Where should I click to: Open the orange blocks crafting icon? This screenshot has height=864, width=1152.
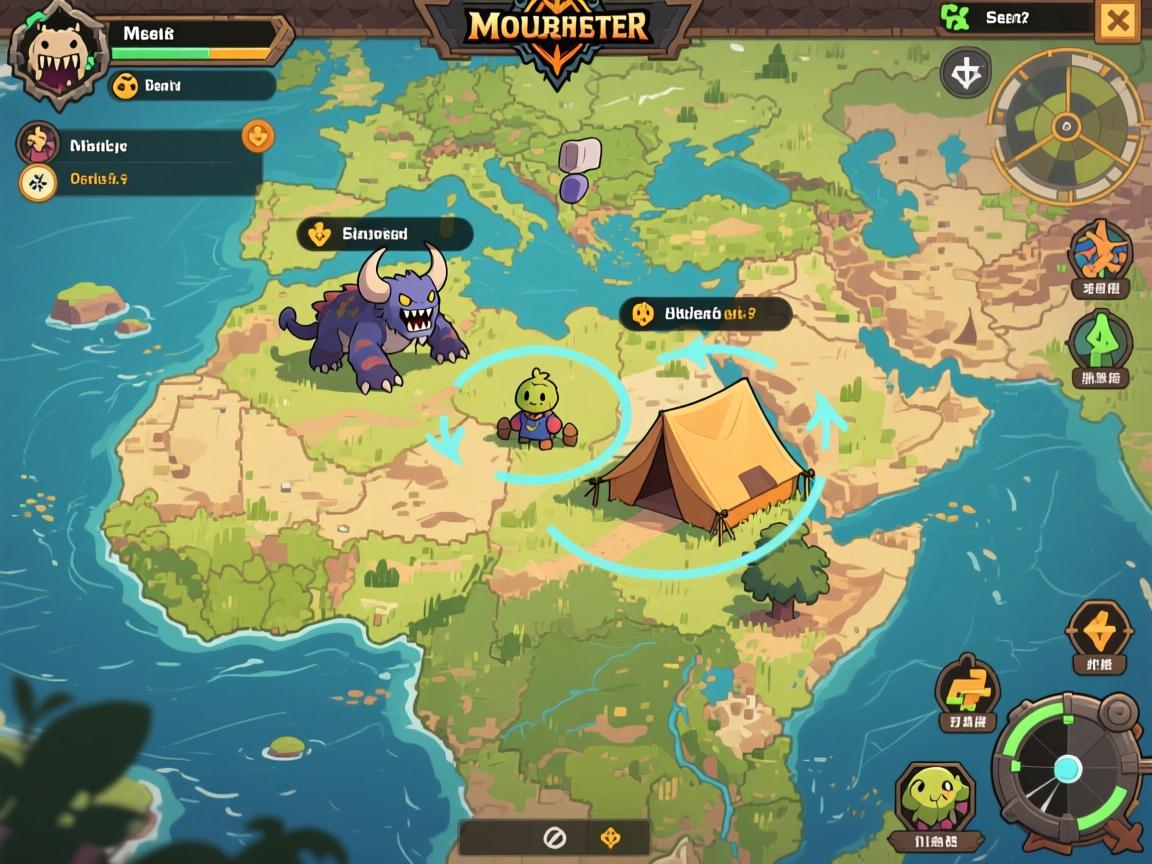pos(966,688)
